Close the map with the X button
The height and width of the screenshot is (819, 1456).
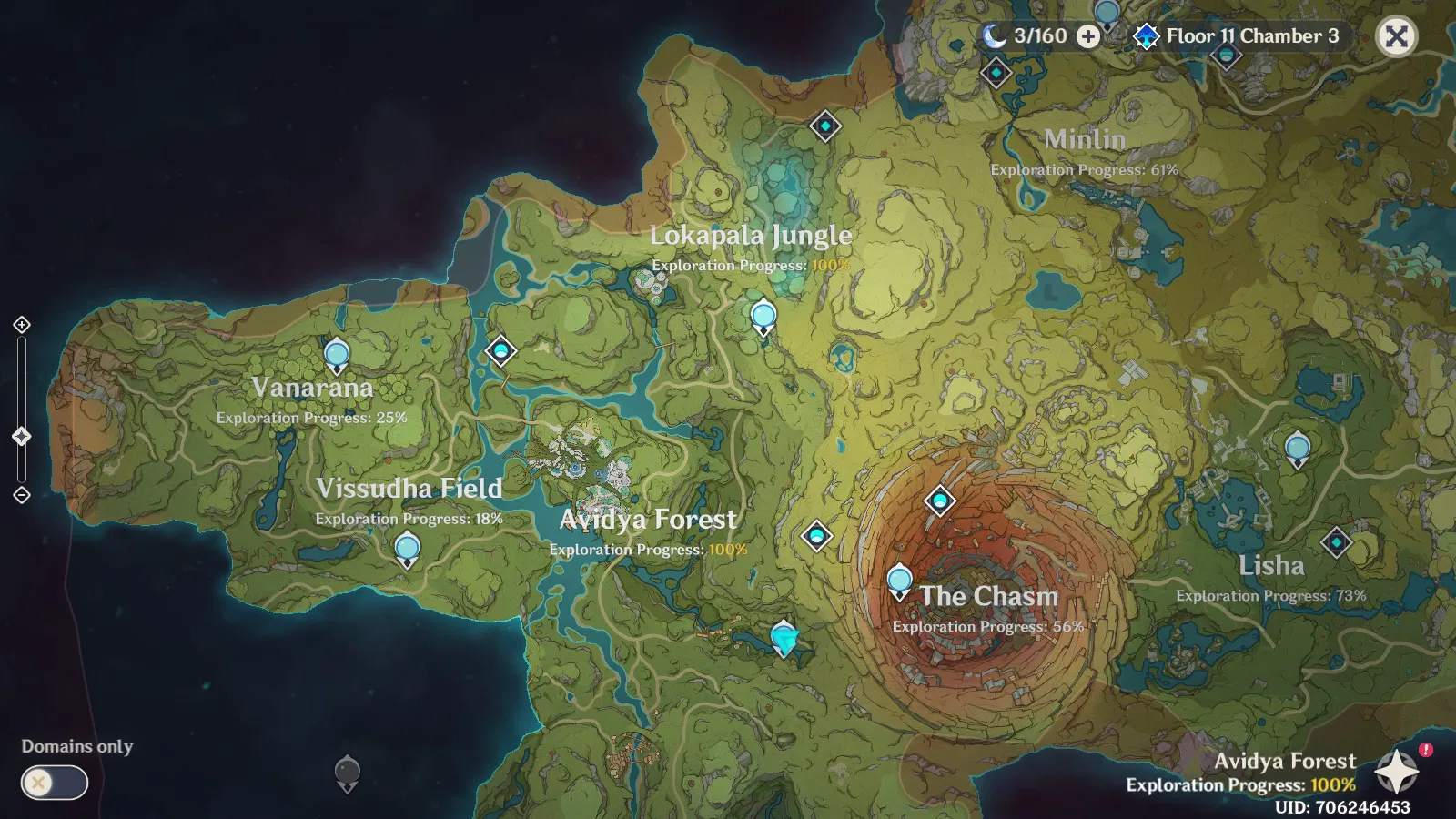coord(1399,36)
